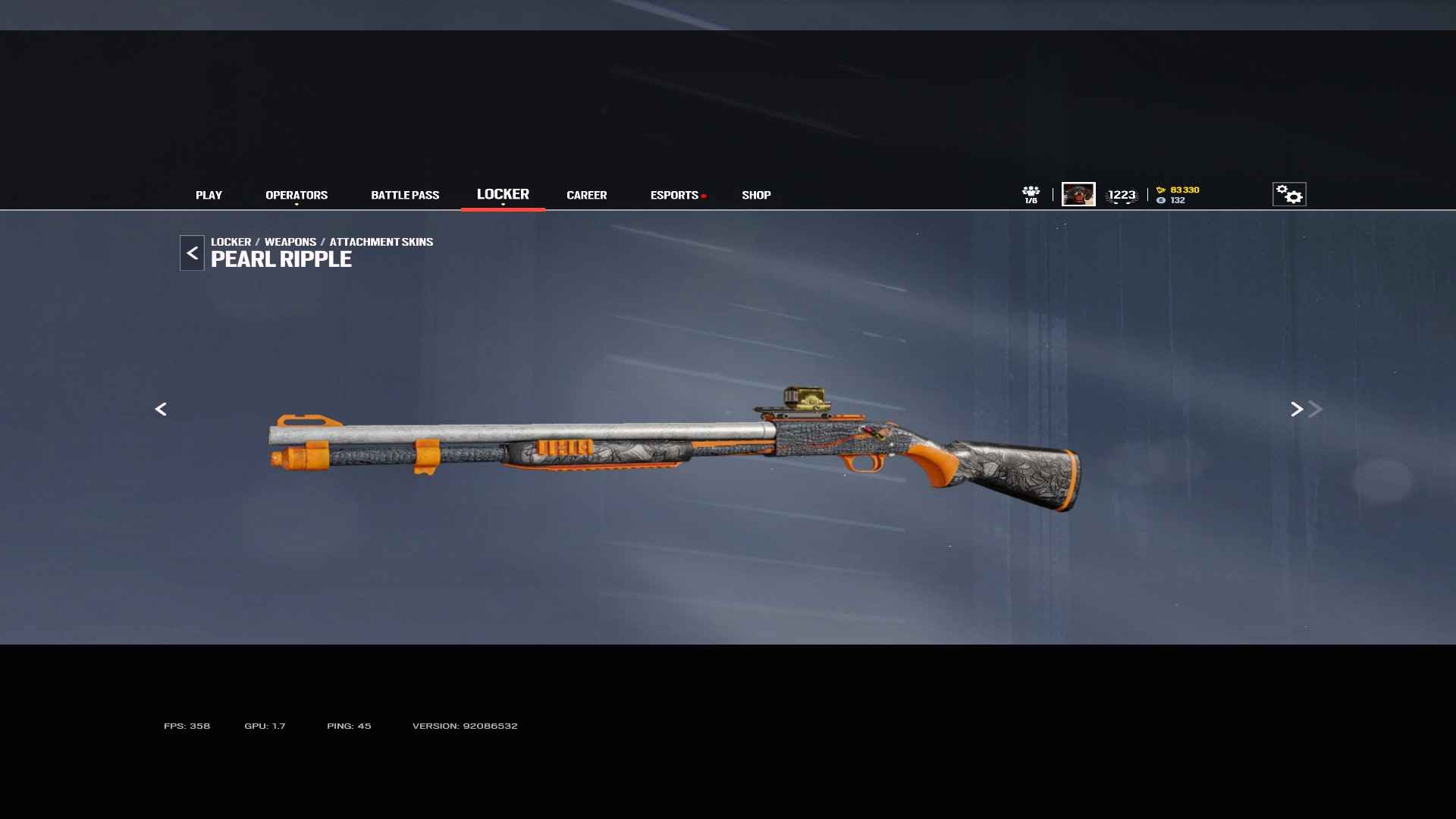Visit the Shop tab
This screenshot has height=819, width=1456.
click(756, 195)
